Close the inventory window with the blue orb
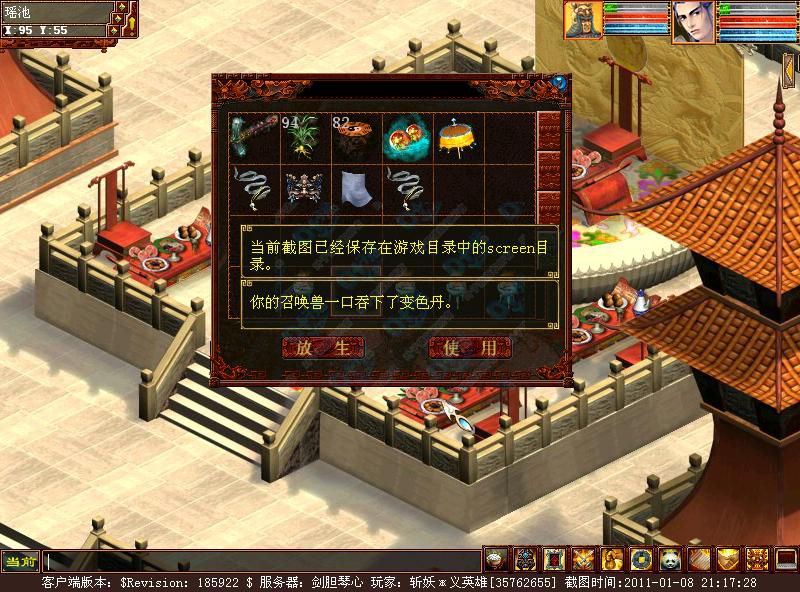Image resolution: width=800 pixels, height=592 pixels. [x=559, y=82]
